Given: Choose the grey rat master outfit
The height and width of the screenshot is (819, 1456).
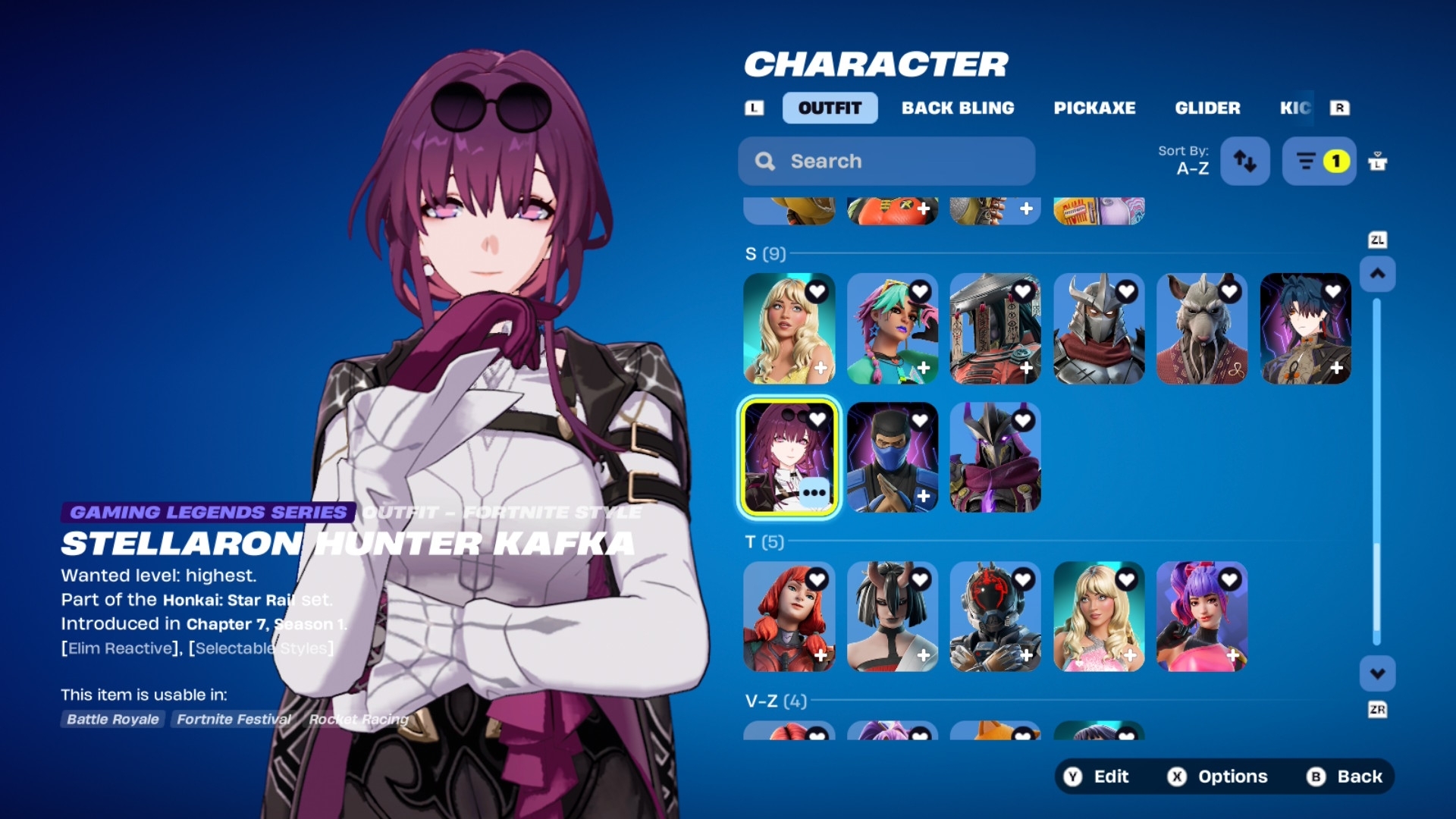Looking at the screenshot, I should (x=1201, y=328).
